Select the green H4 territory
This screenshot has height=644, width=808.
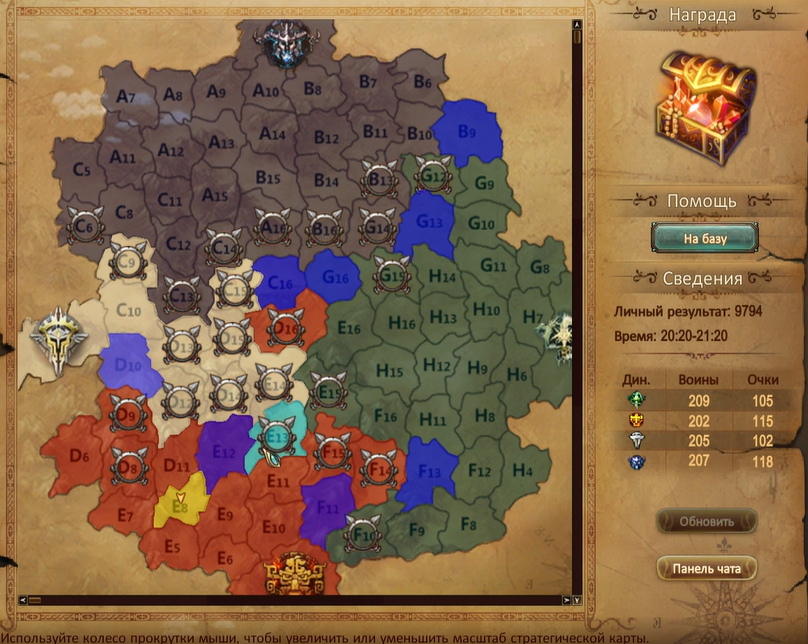point(522,470)
